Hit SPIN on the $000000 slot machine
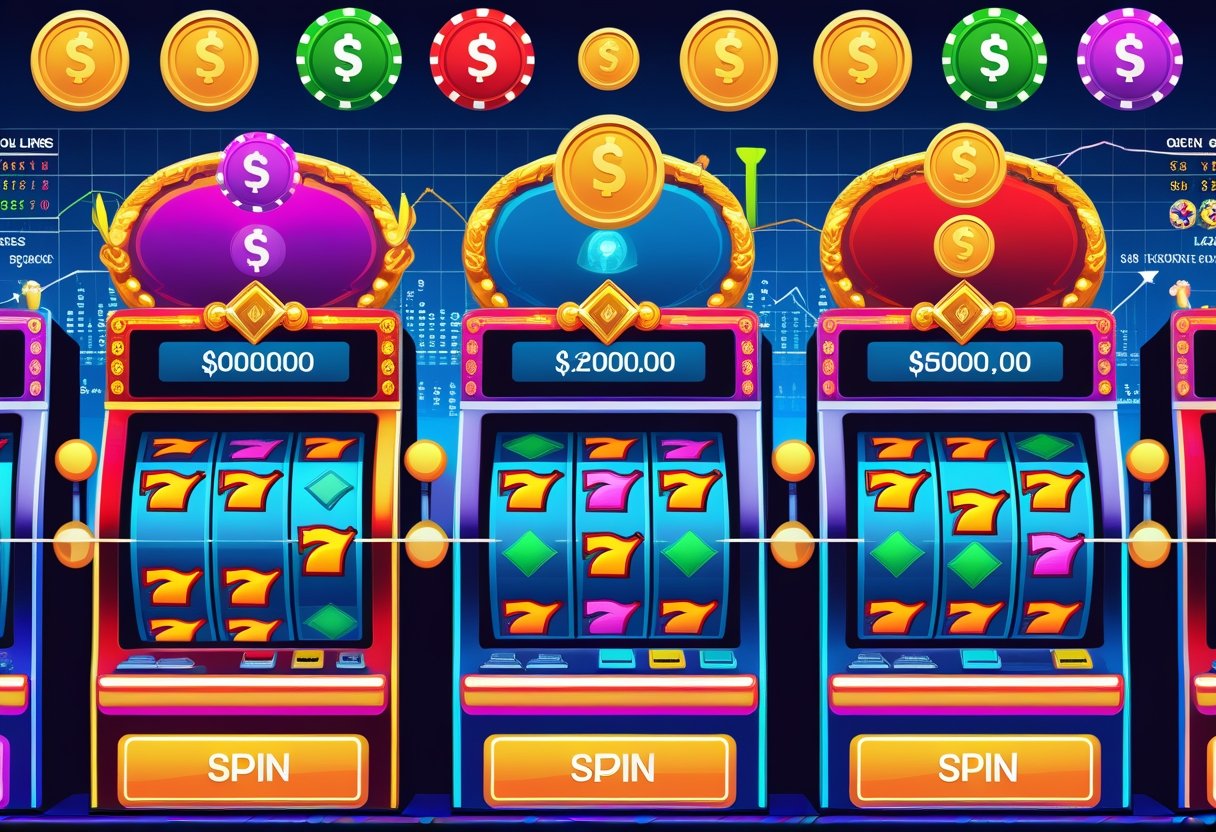 (243, 769)
